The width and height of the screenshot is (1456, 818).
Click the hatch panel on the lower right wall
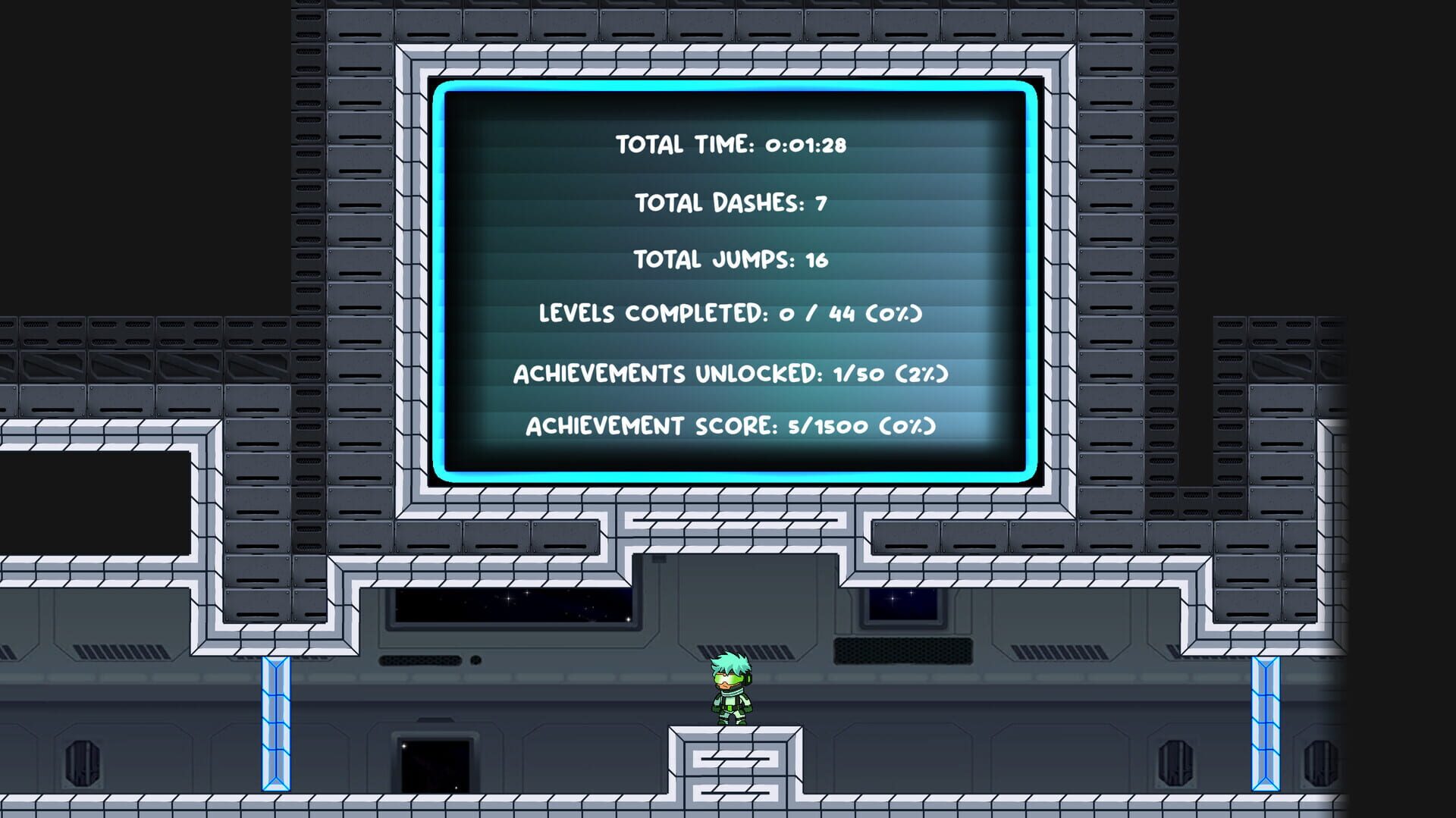(x=1322, y=764)
